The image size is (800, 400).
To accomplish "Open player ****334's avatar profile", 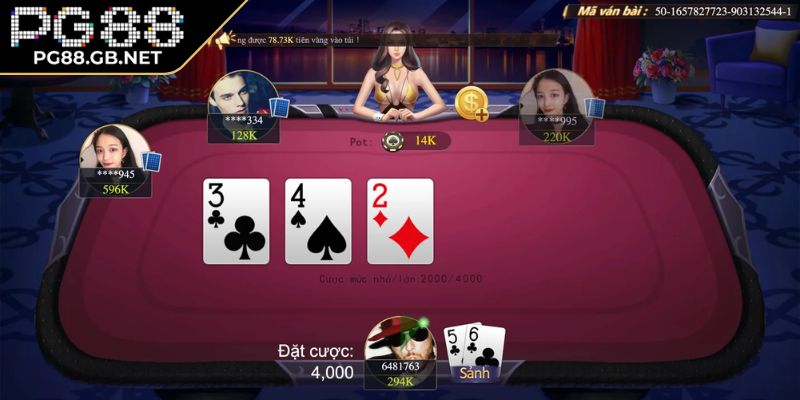I will click(240, 100).
